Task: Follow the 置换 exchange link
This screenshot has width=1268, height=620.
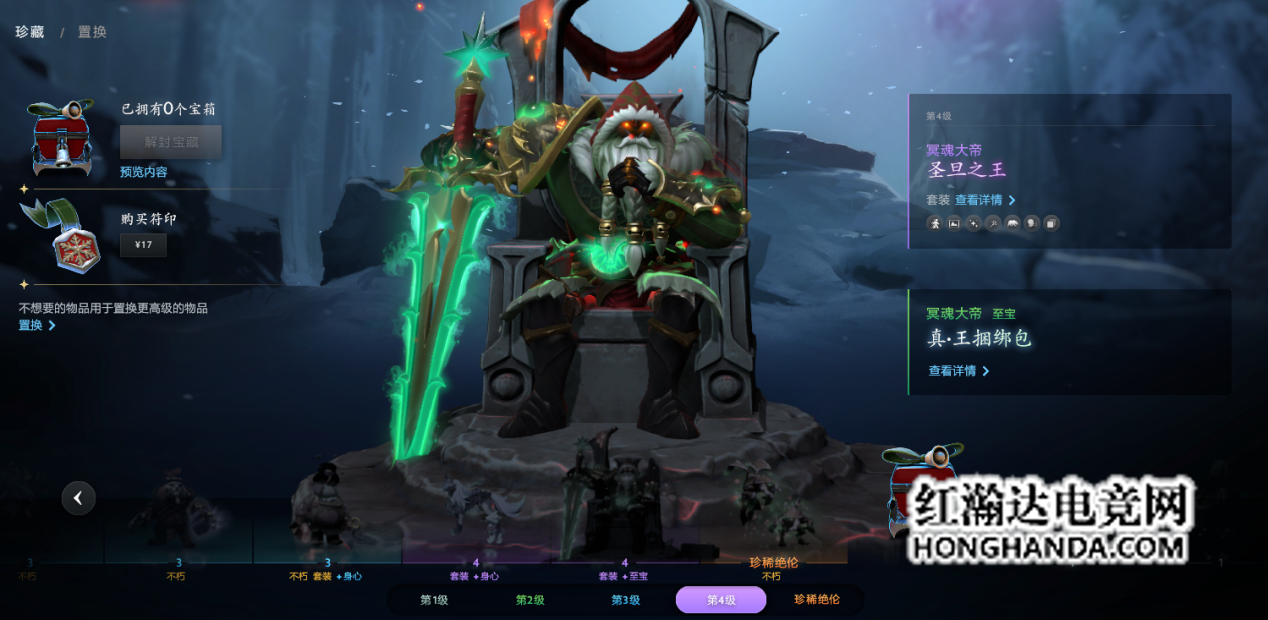Action: pos(36,325)
